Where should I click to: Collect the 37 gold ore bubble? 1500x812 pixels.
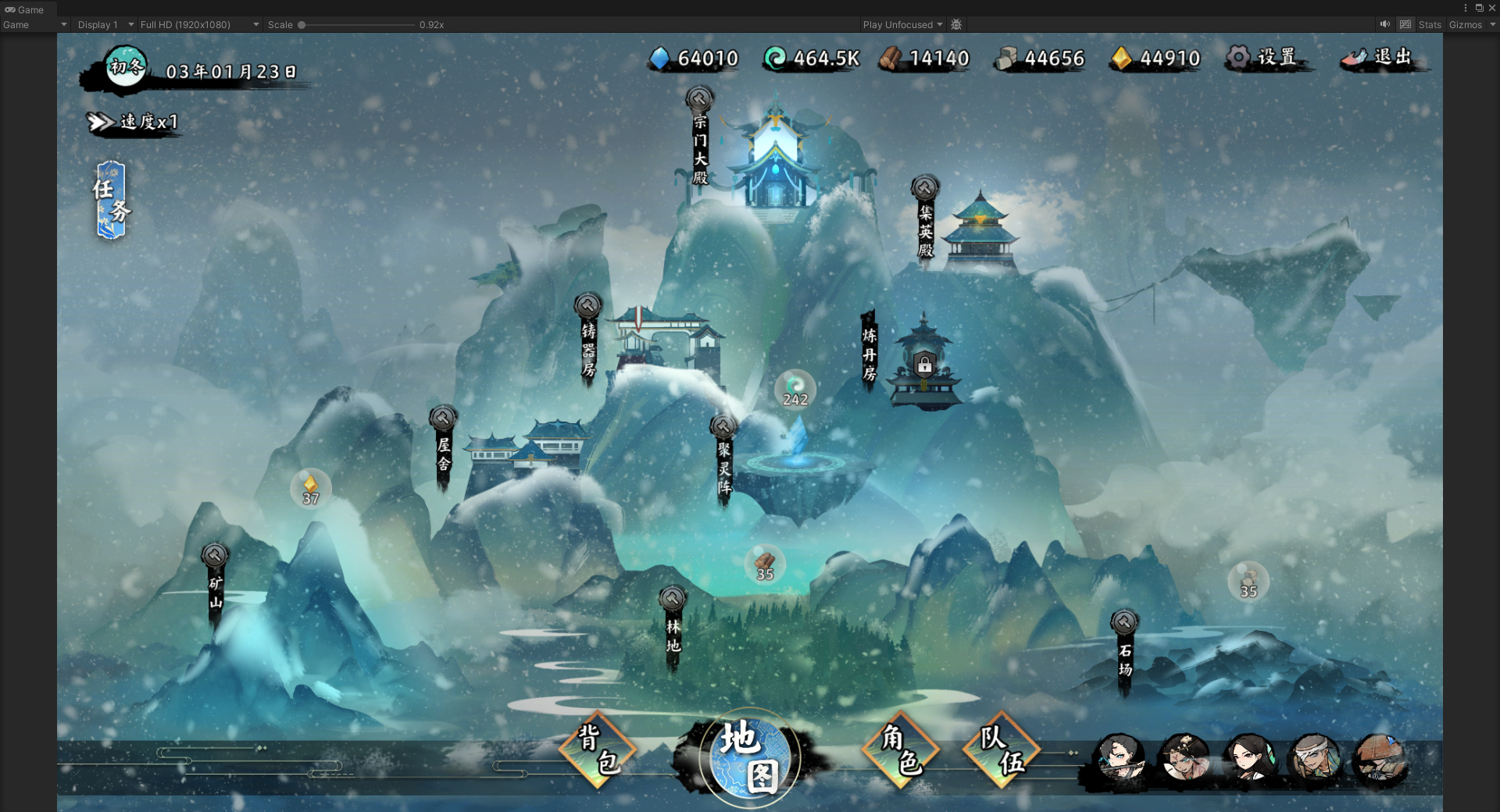(x=311, y=490)
